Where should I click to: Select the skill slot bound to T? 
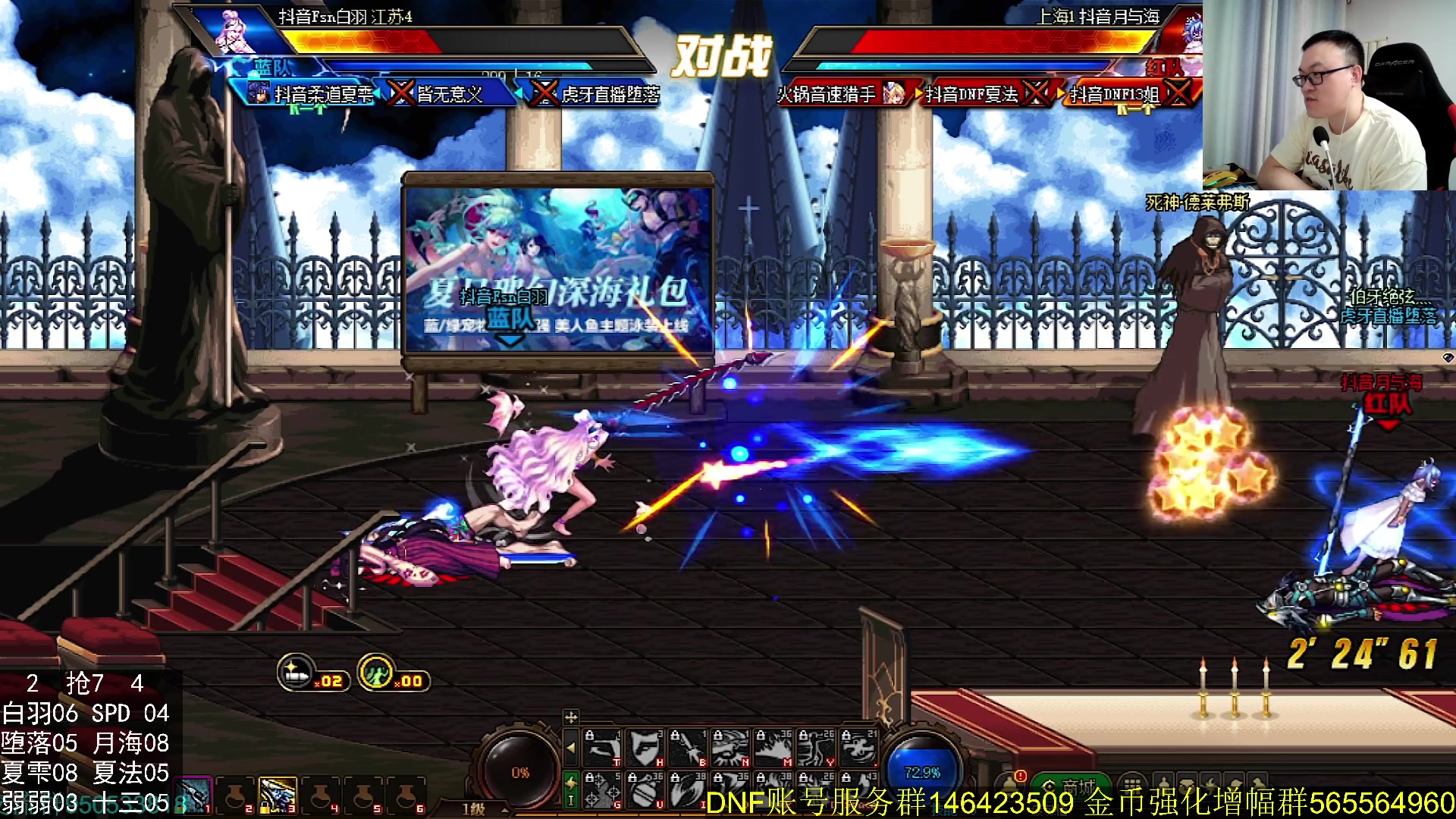pos(602,748)
